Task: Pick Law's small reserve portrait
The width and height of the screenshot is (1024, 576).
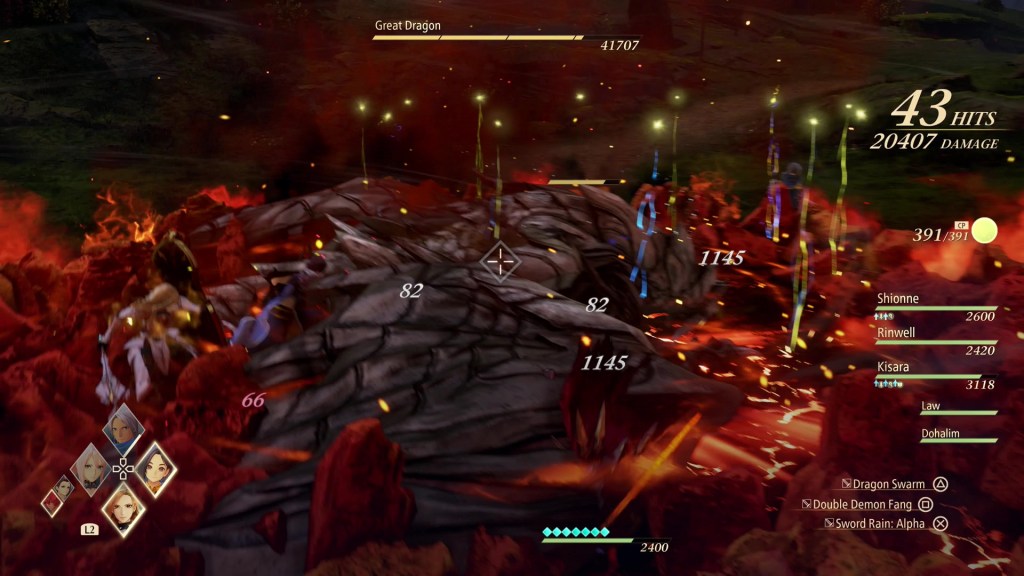Action: pos(66,488)
